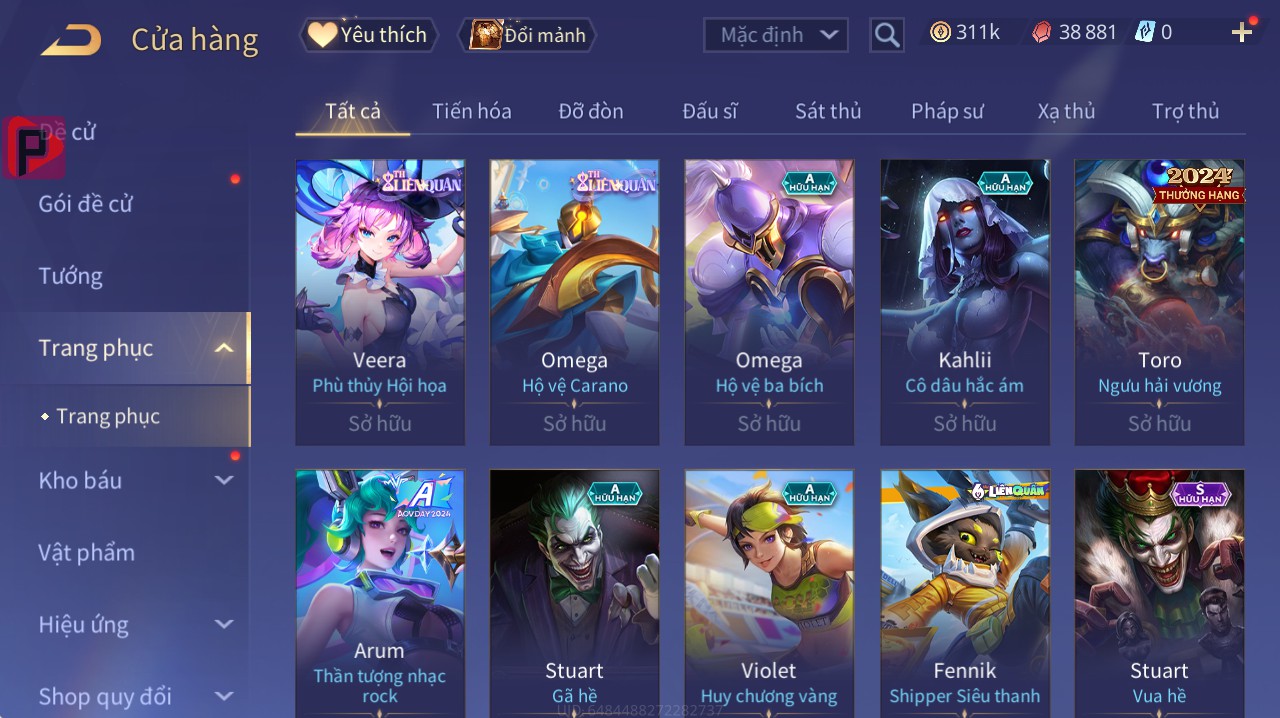The image size is (1280, 718).
Task: Open the Gói đề cử menu
Action: pyautogui.click(x=86, y=204)
